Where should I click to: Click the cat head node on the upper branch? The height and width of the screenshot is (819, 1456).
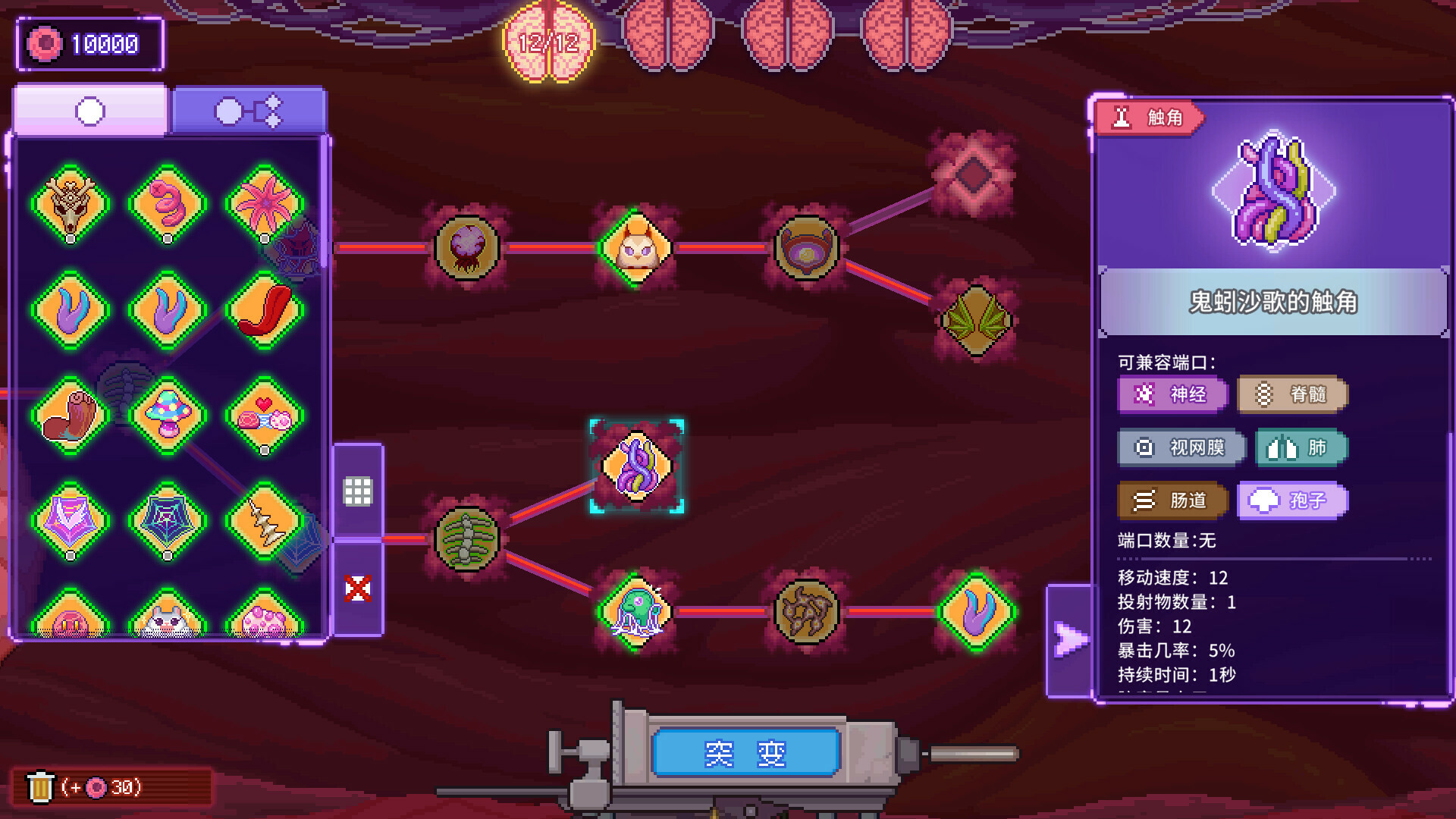tap(635, 246)
